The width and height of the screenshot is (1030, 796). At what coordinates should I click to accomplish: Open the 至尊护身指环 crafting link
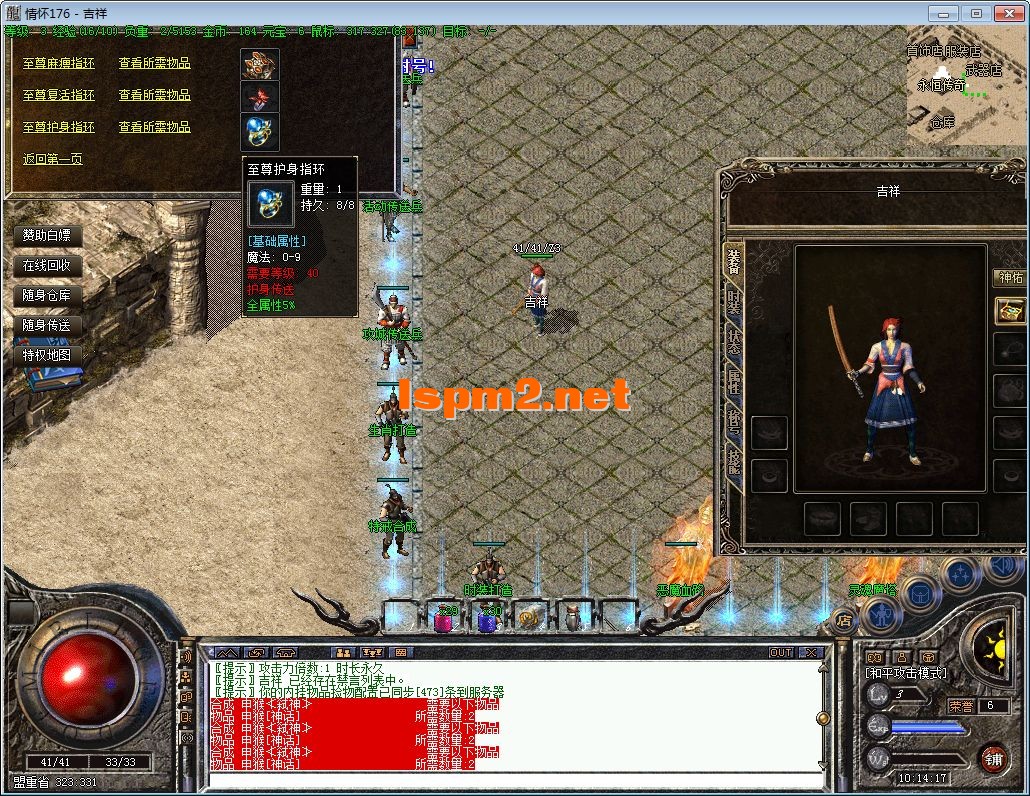pos(59,127)
